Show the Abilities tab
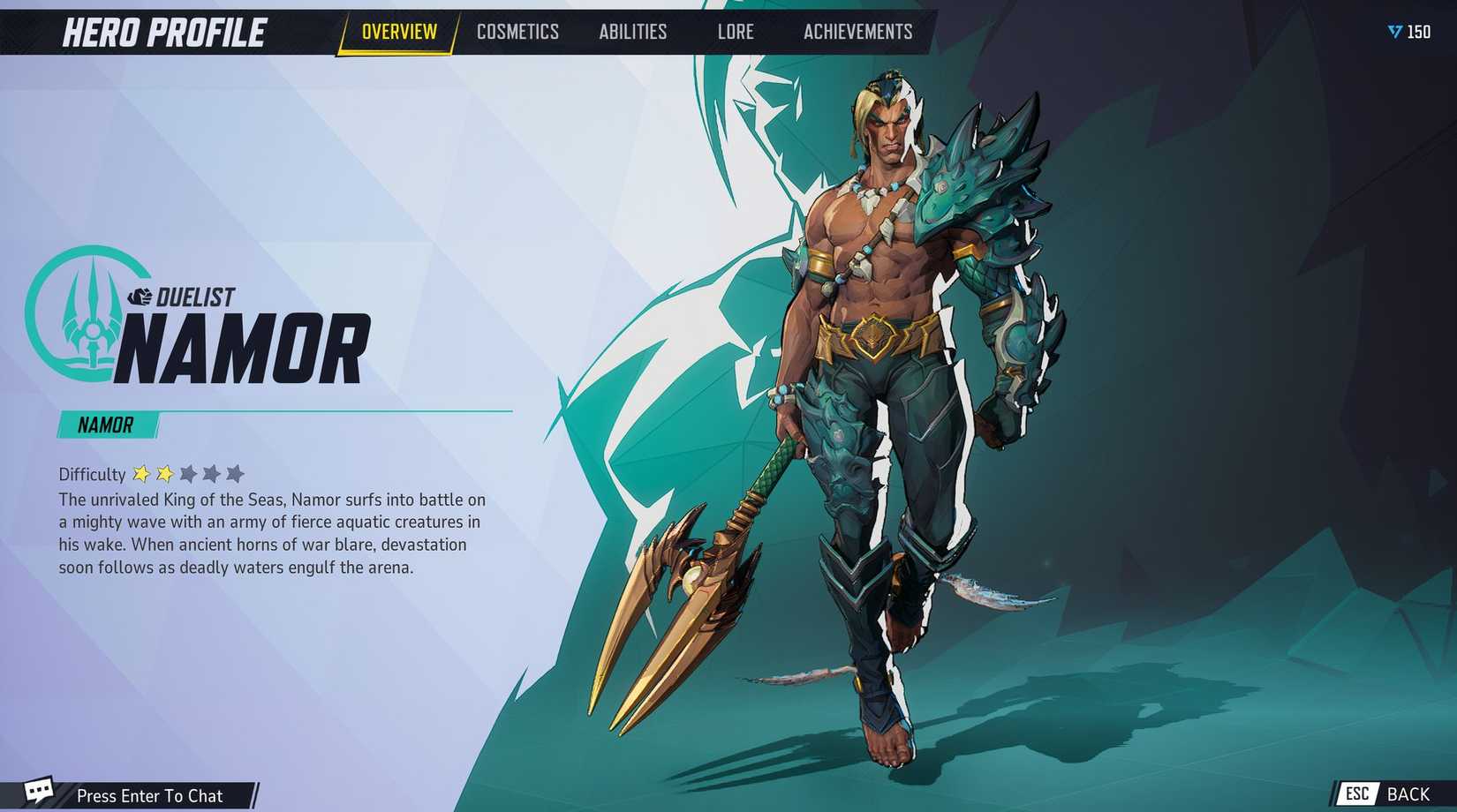1457x812 pixels. click(633, 33)
